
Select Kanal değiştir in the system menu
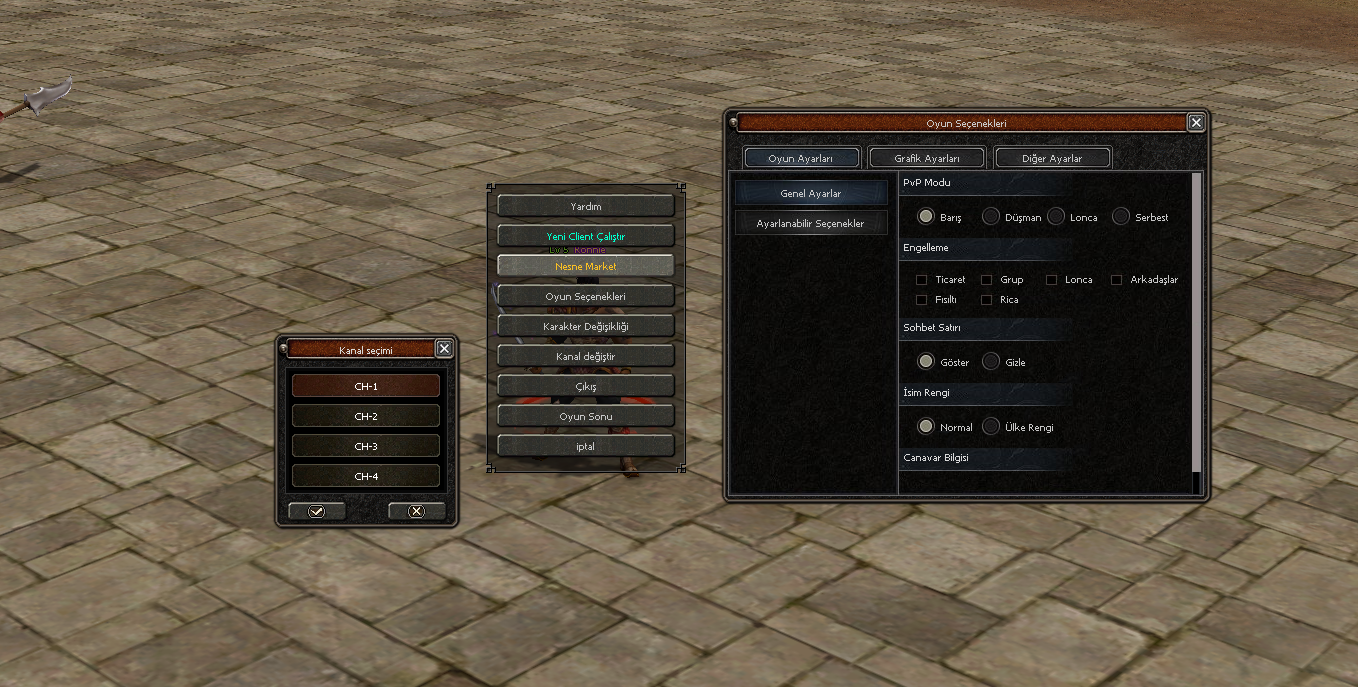coord(585,356)
